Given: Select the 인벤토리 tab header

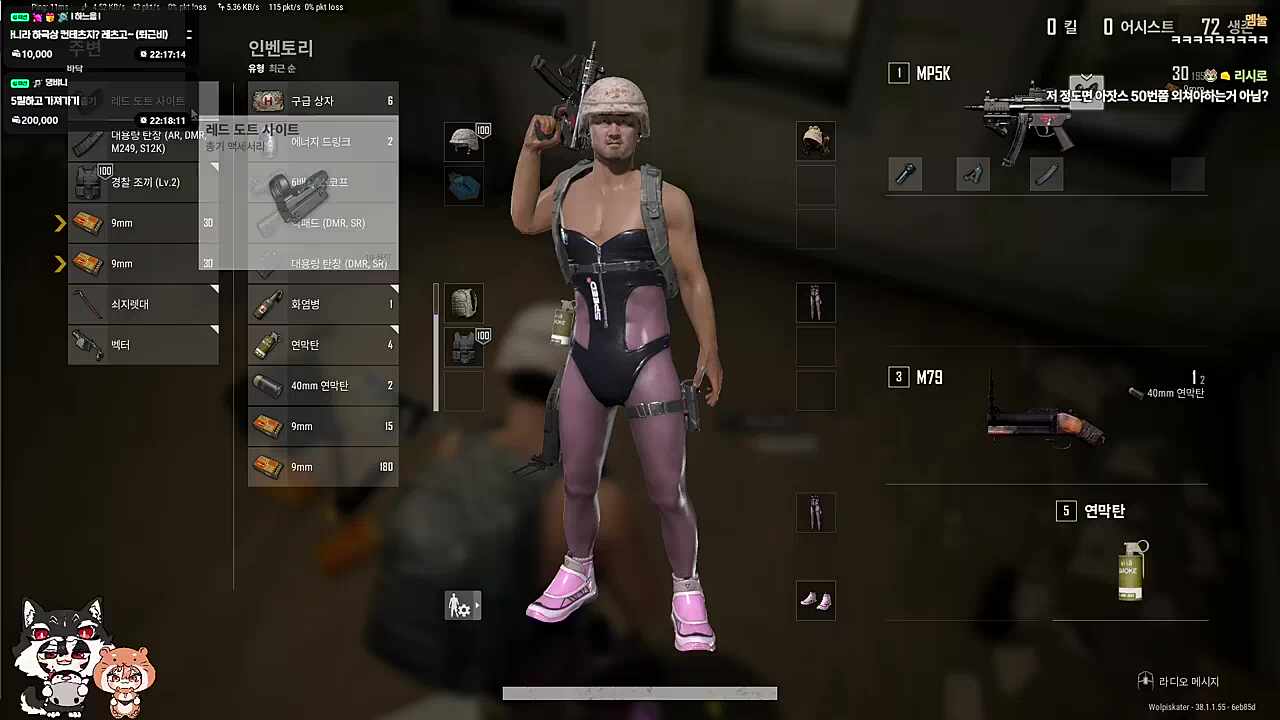Looking at the screenshot, I should (x=281, y=48).
